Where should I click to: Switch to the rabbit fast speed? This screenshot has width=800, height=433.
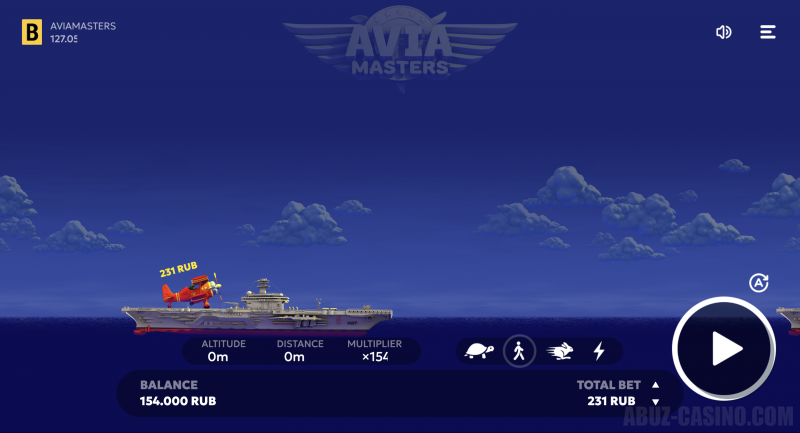(560, 351)
